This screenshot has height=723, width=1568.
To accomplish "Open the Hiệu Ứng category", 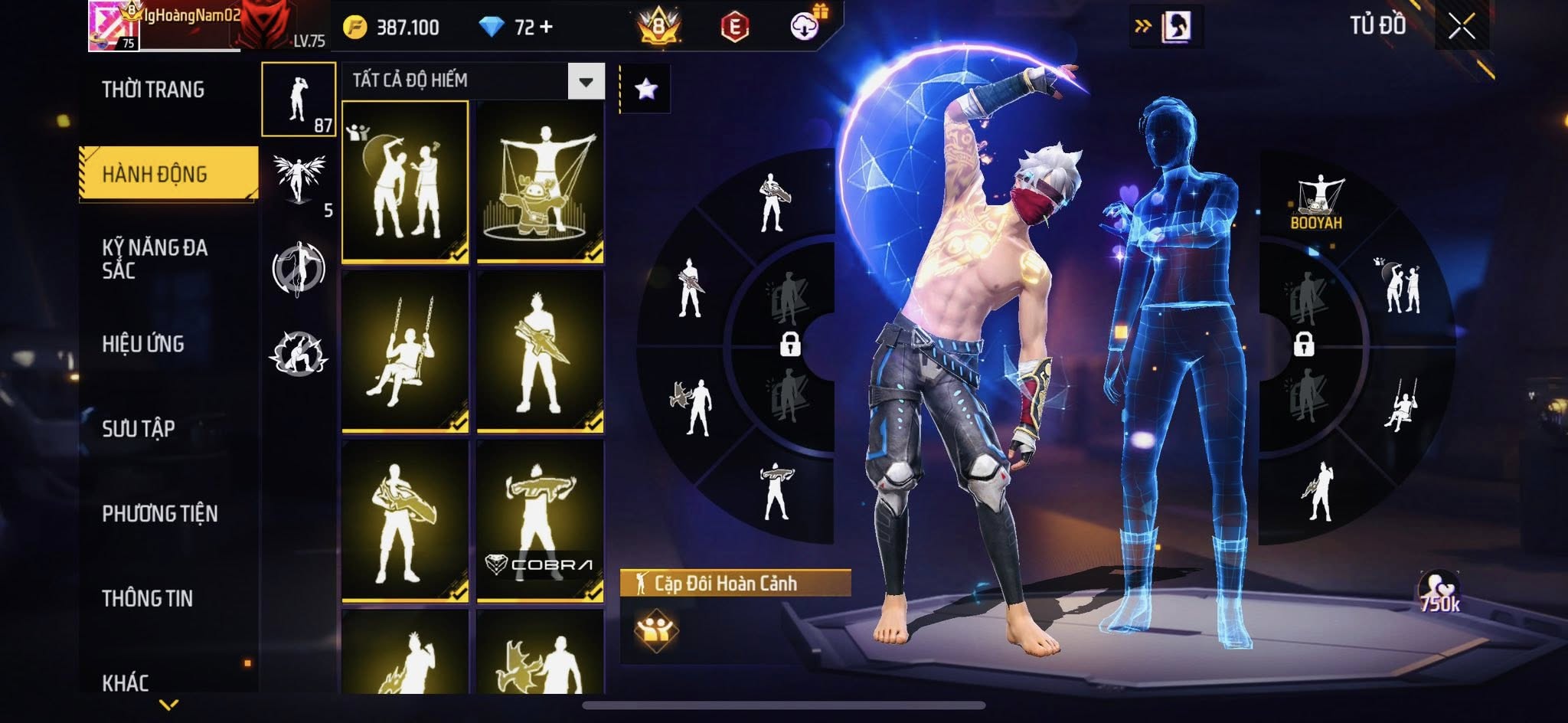I will 143,344.
